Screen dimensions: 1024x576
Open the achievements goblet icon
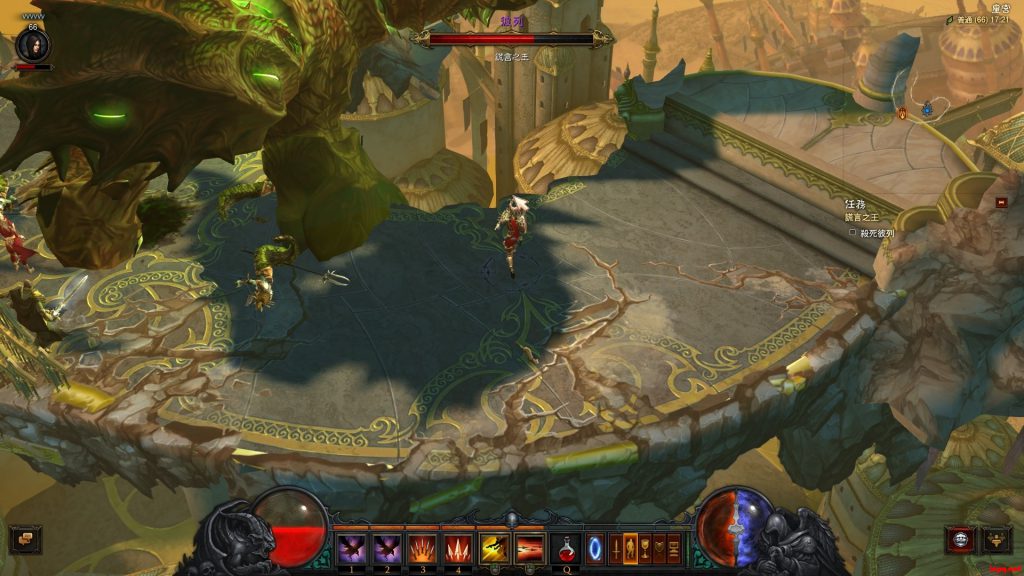645,548
